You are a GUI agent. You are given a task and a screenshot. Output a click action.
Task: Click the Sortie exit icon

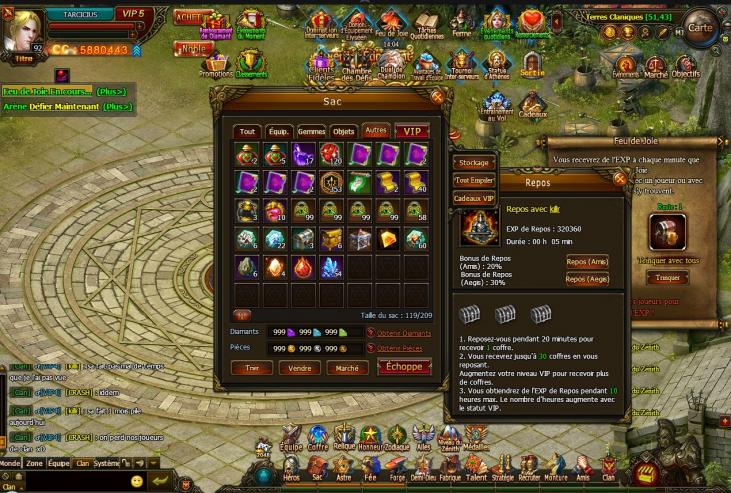[533, 68]
